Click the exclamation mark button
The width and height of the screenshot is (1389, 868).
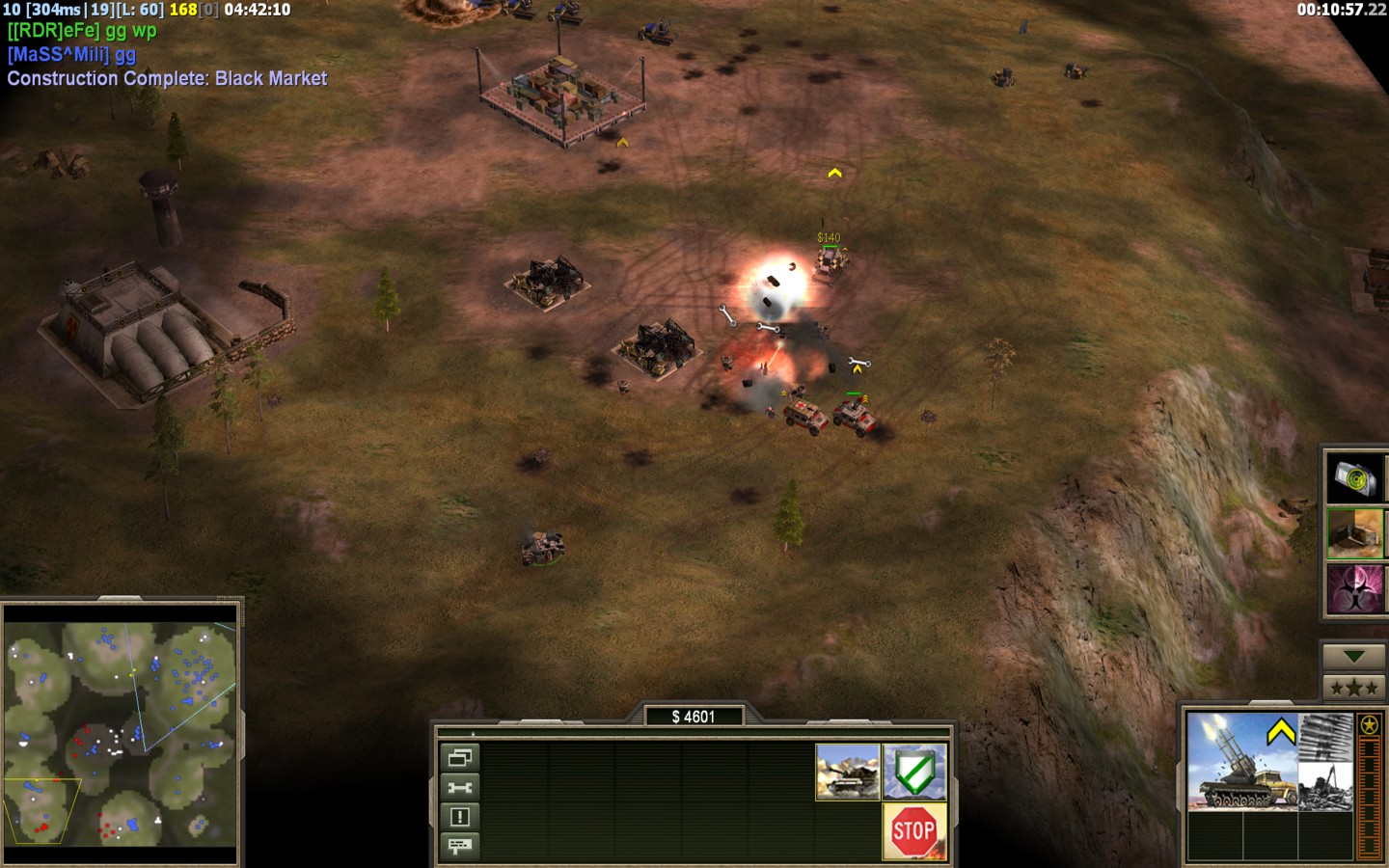pyautogui.click(x=459, y=818)
